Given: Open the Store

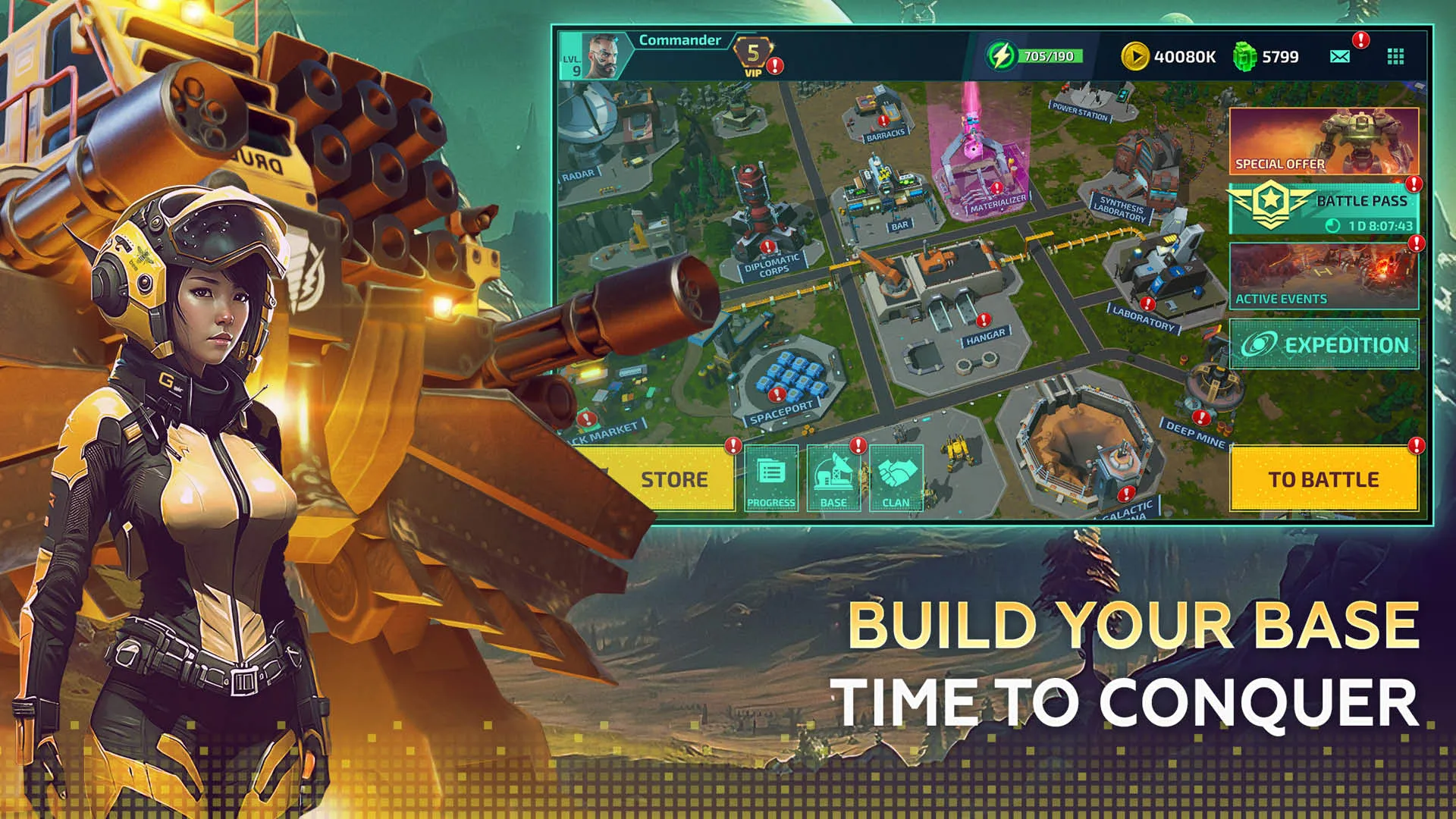Looking at the screenshot, I should pos(673,479).
